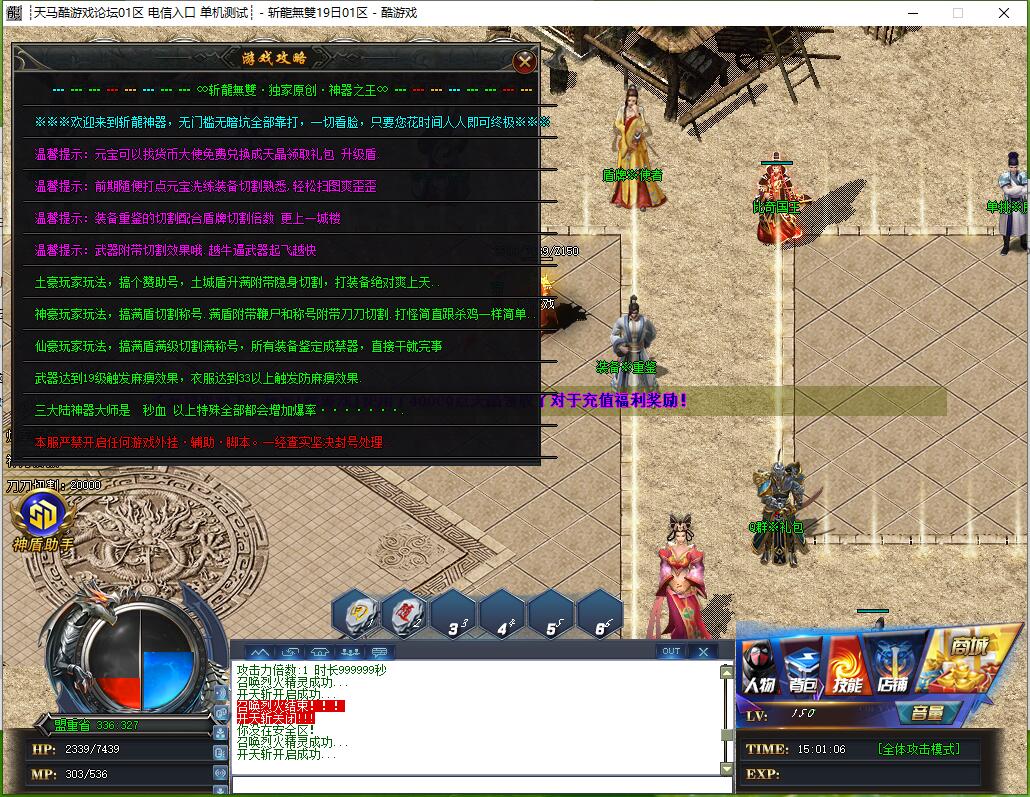Toggle the 全体攻击模式 attack mode

(x=918, y=749)
